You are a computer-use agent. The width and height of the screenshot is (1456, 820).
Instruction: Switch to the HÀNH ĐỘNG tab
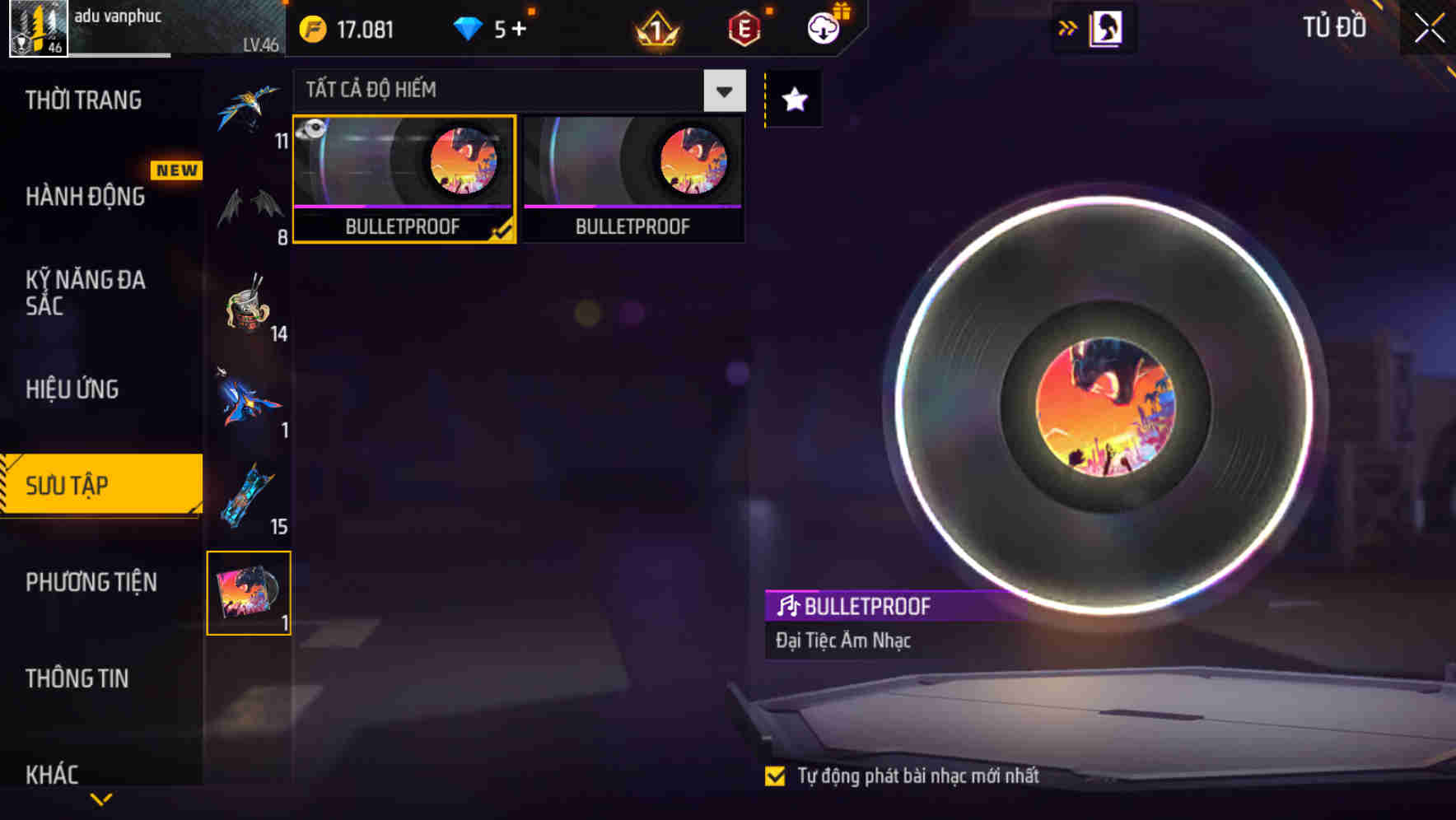coord(85,197)
